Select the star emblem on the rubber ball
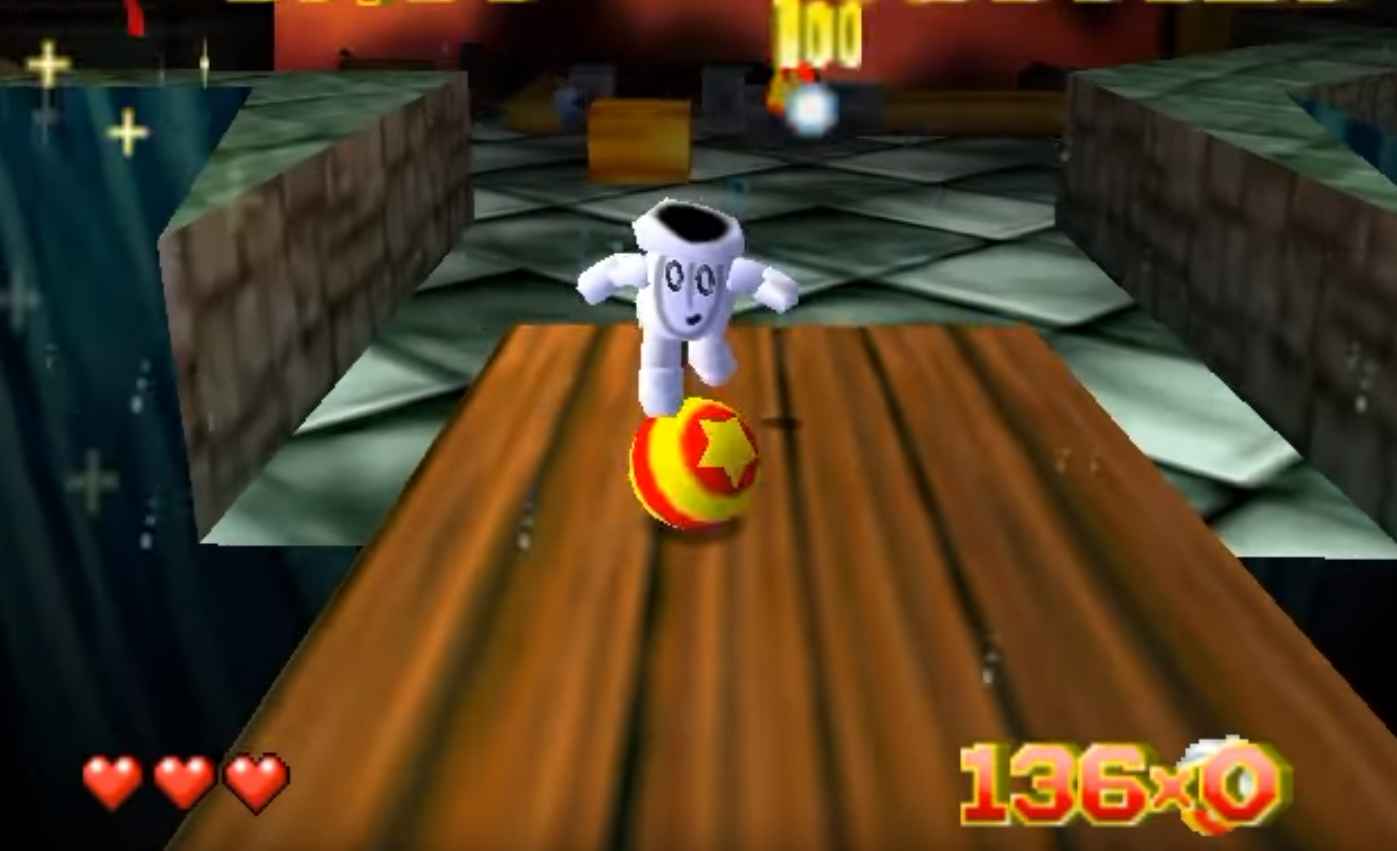The image size is (1397, 851). [x=726, y=452]
